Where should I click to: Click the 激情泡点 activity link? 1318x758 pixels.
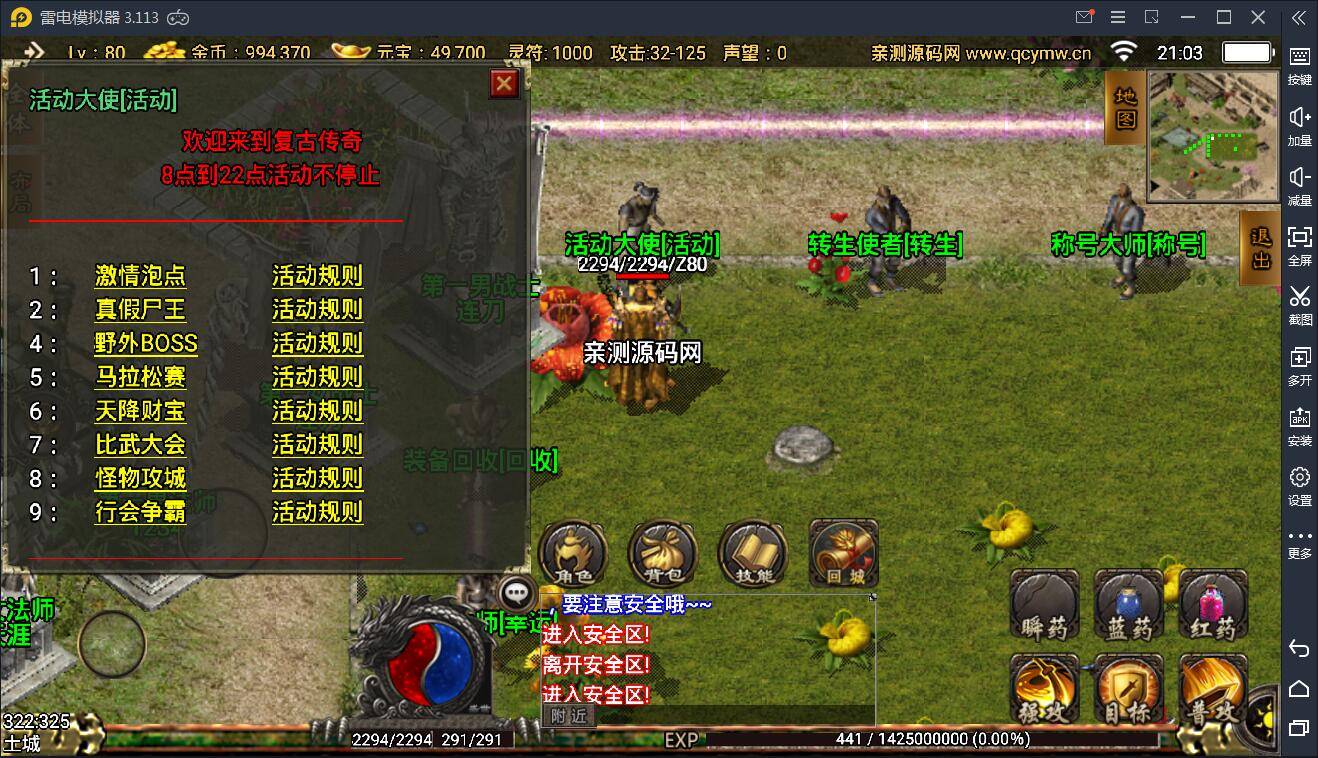pos(139,277)
